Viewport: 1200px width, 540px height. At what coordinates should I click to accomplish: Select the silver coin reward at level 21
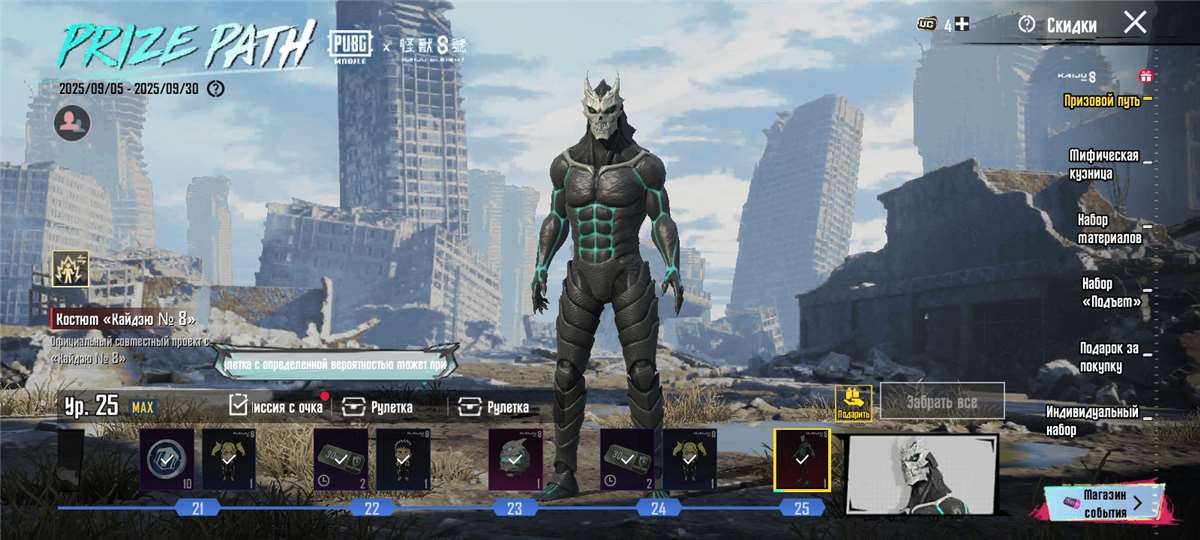tap(166, 460)
